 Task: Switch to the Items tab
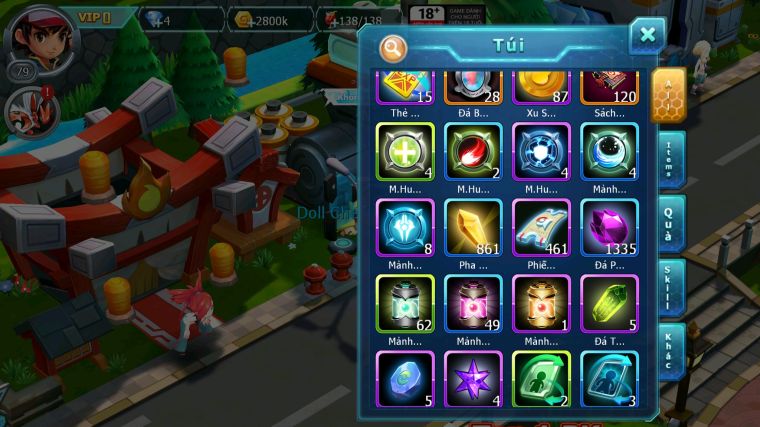pos(669,158)
